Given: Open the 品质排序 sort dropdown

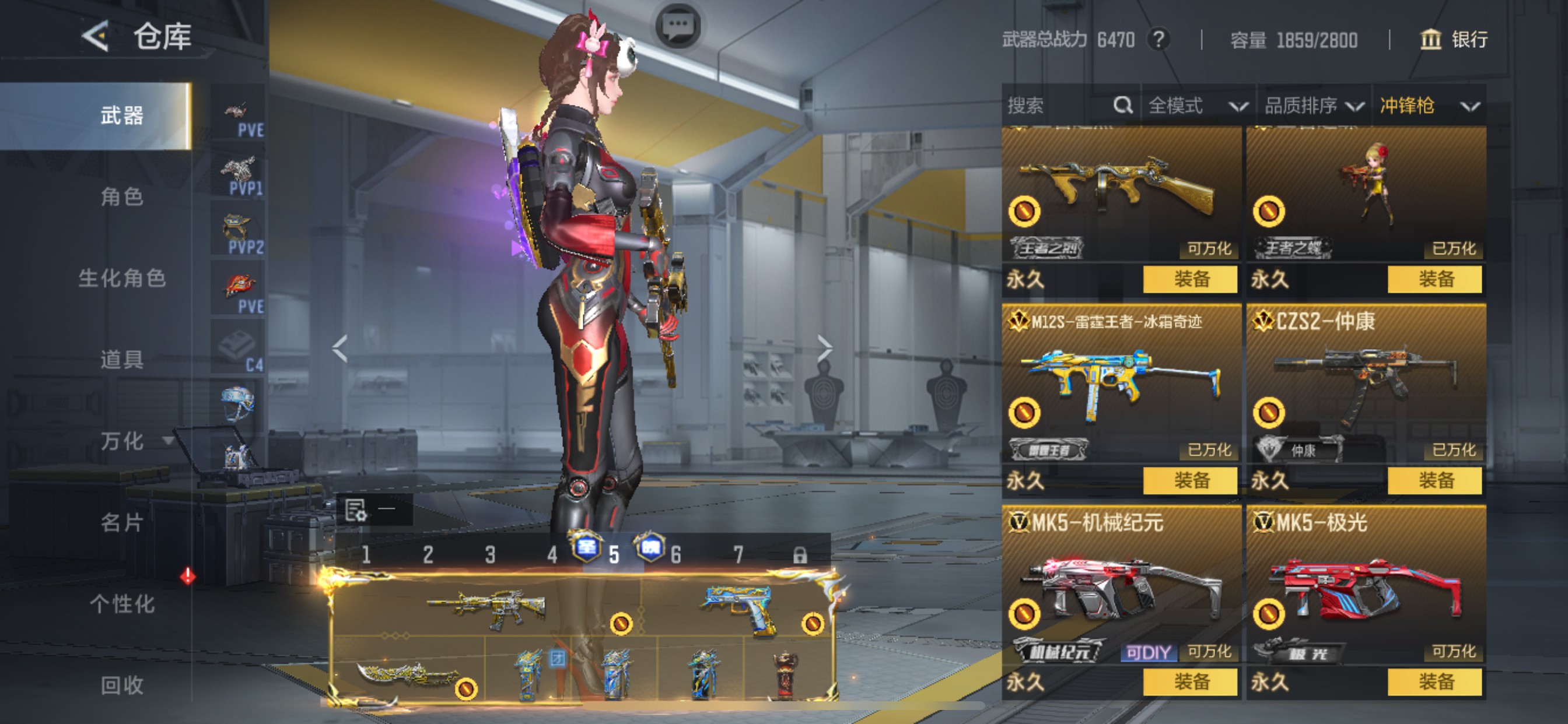Looking at the screenshot, I should [1313, 106].
